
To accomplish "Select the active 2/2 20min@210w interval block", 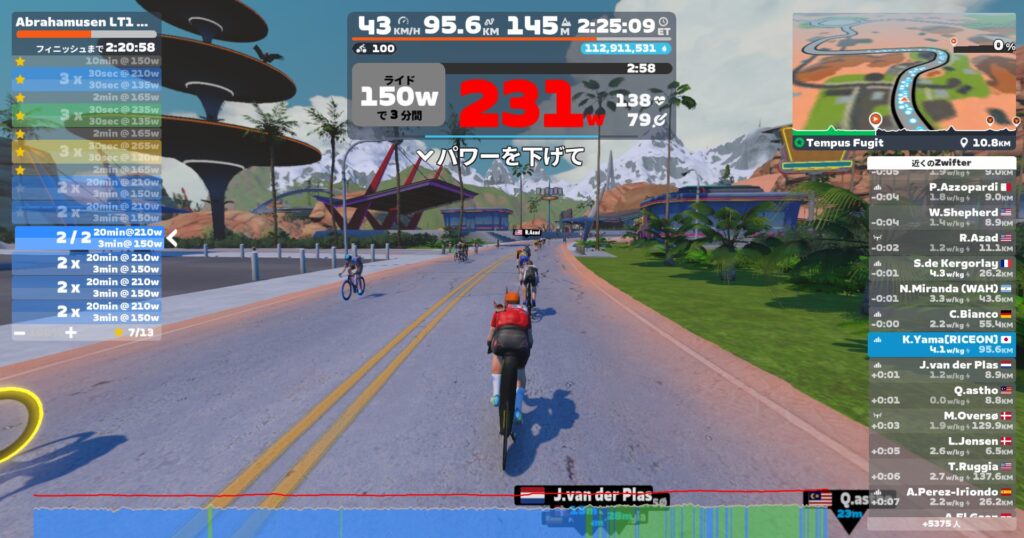I will (x=87, y=238).
